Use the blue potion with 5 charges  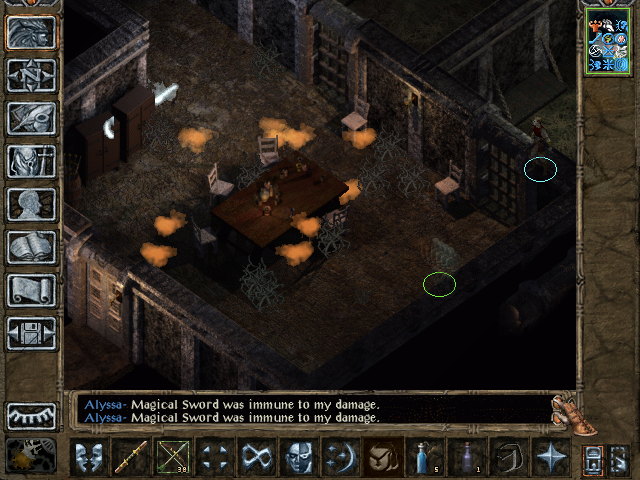tap(425, 458)
